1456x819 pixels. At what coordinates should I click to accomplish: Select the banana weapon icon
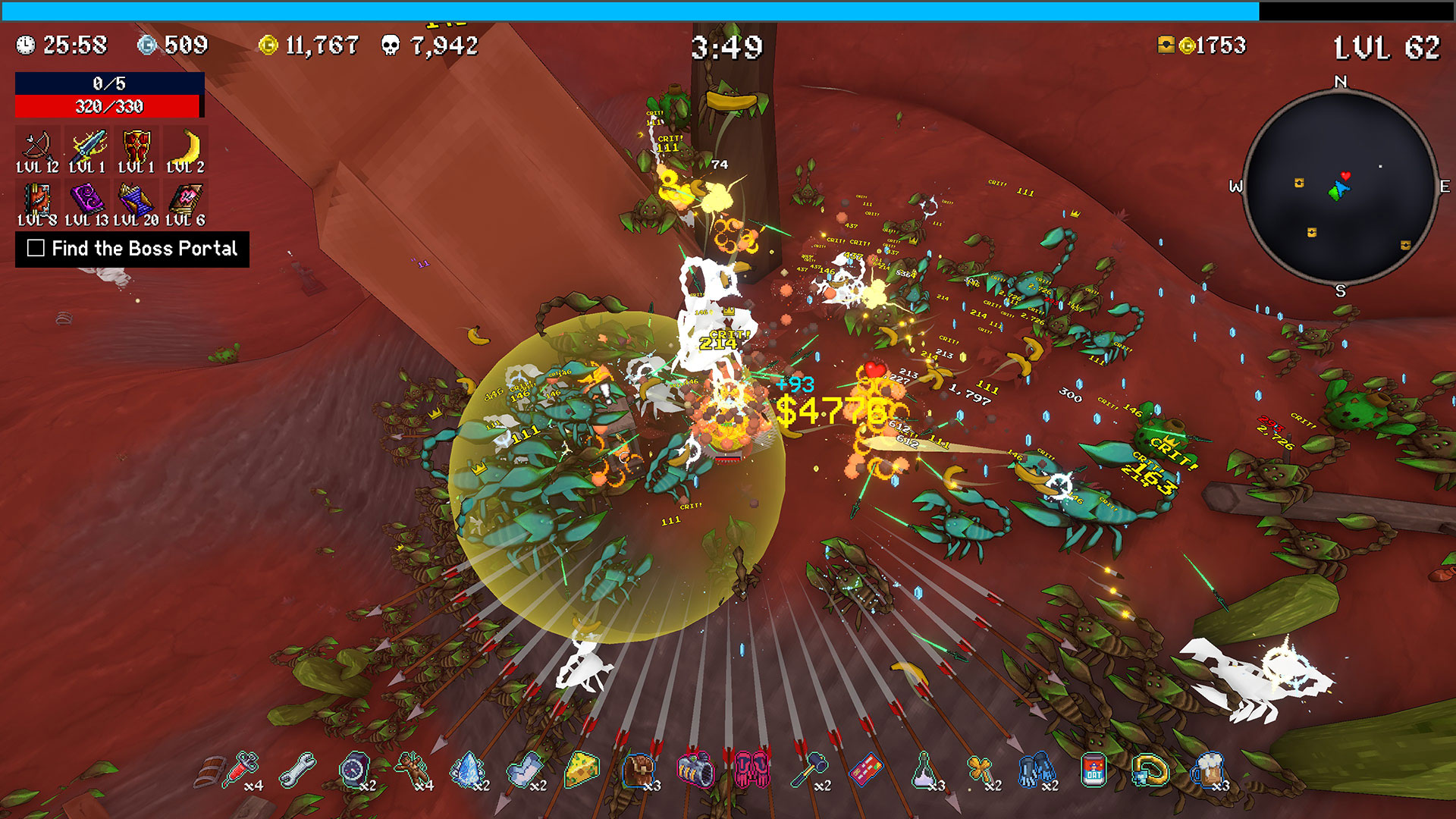187,145
